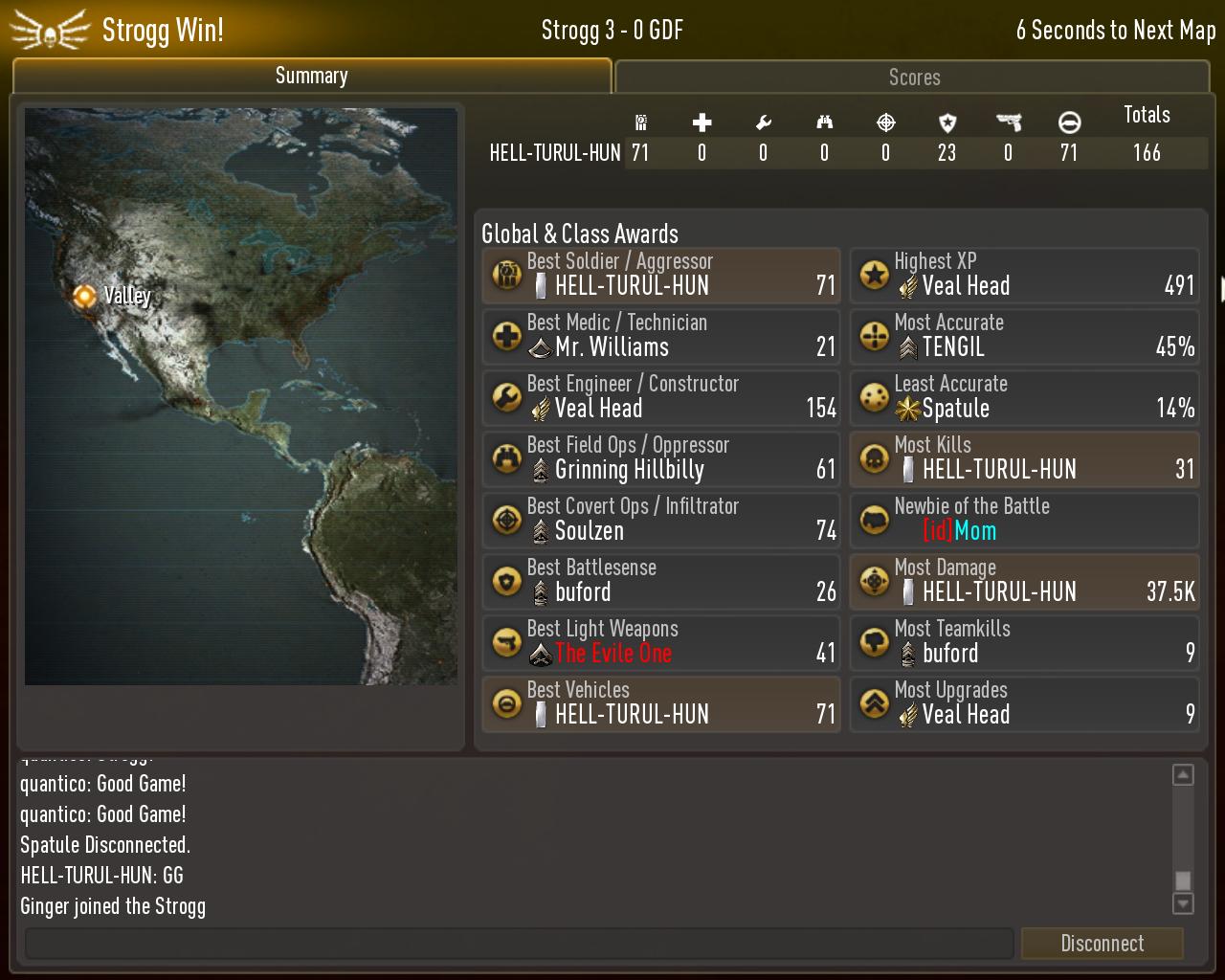
Task: Select the Most Accurate award for TENGIL
Action: click(1024, 337)
